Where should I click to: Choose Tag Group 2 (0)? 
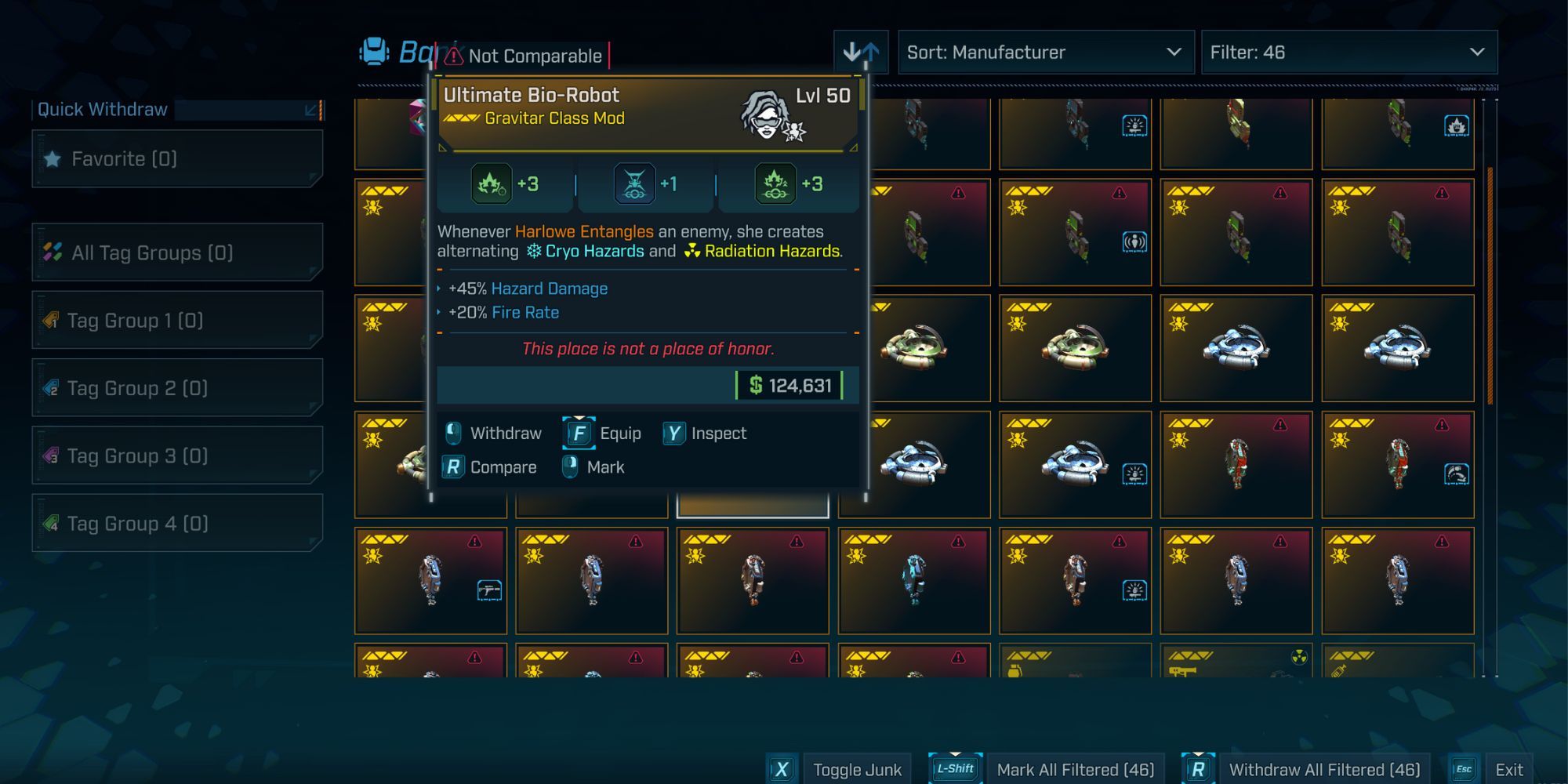click(x=177, y=388)
